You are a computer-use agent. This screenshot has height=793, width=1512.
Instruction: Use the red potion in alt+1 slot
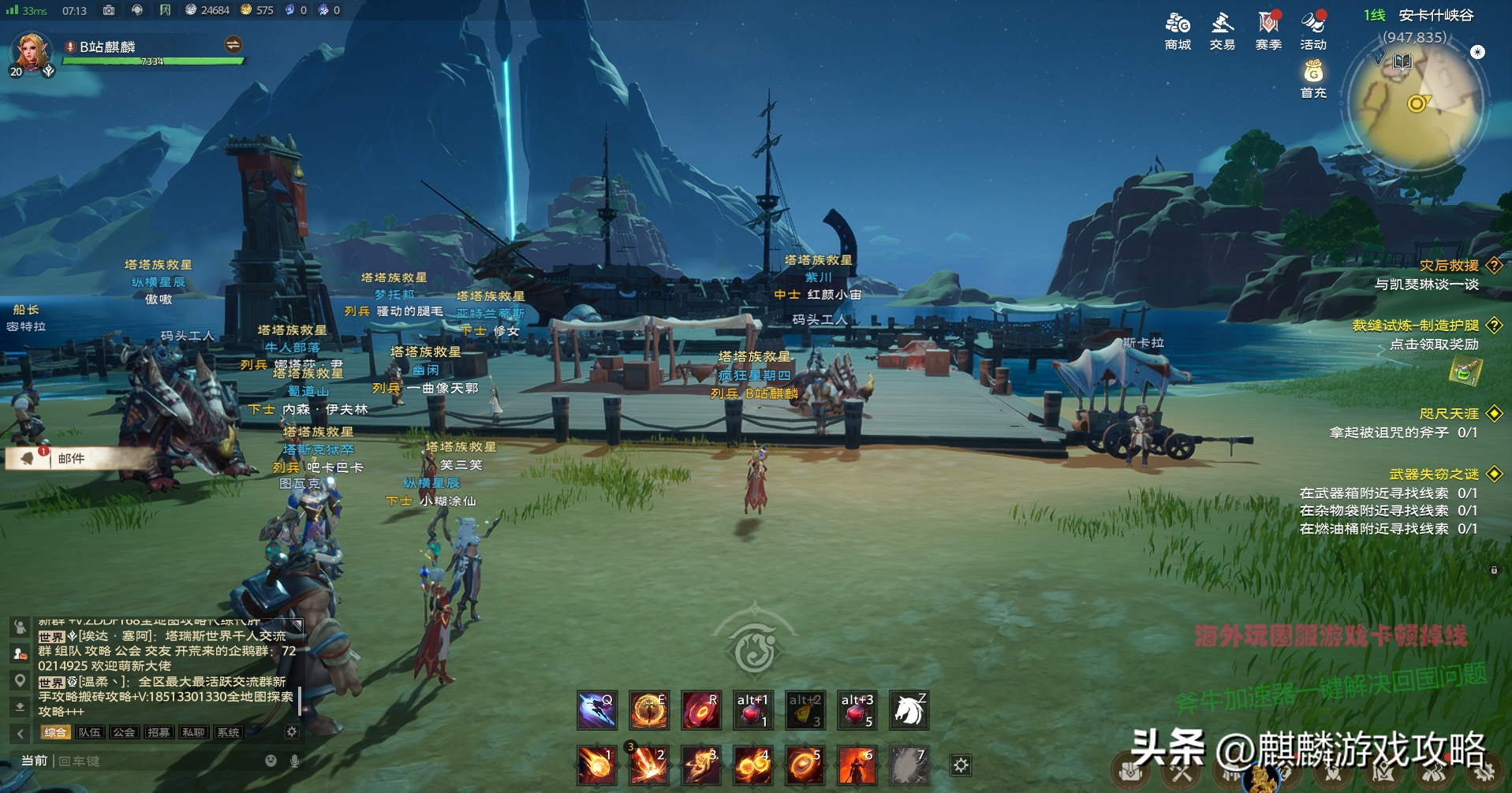click(x=752, y=710)
